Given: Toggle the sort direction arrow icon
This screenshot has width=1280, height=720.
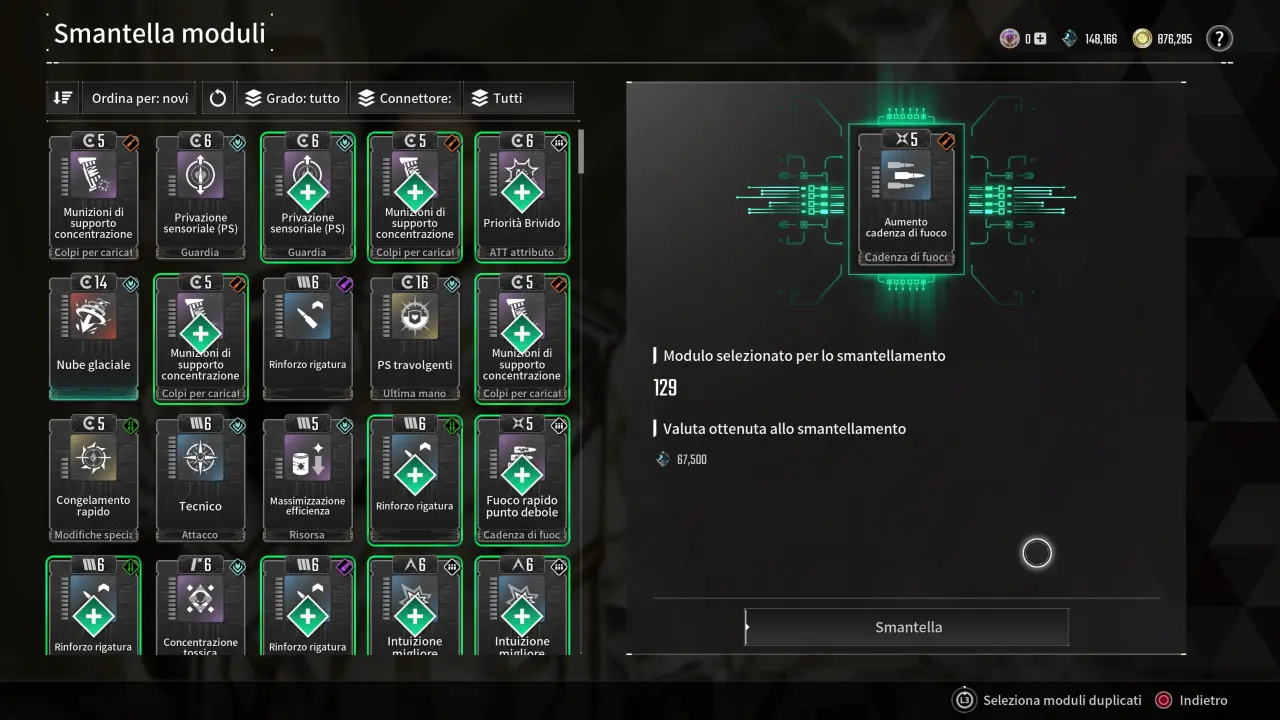Looking at the screenshot, I should (63, 98).
